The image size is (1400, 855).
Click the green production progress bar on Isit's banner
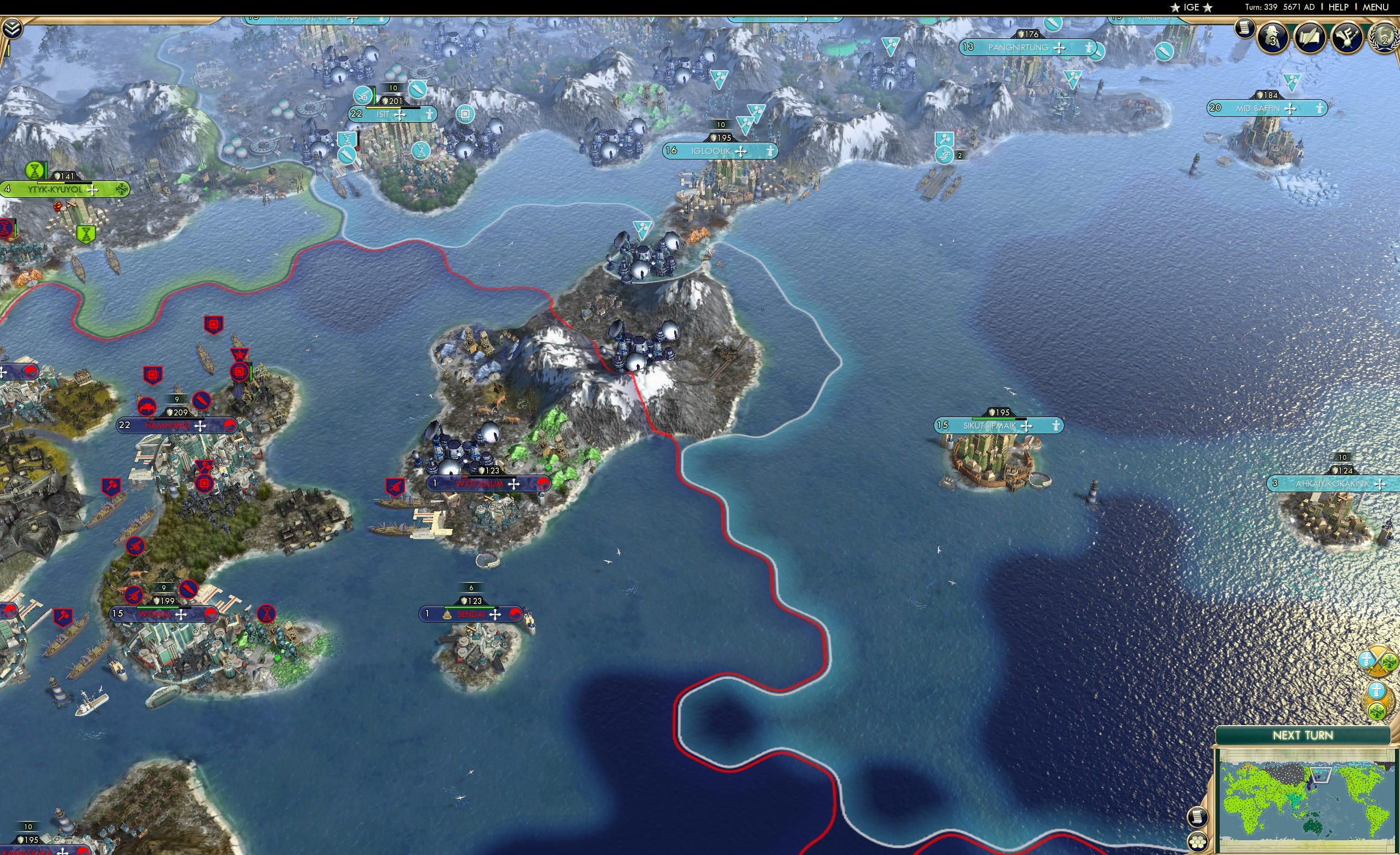[375, 96]
